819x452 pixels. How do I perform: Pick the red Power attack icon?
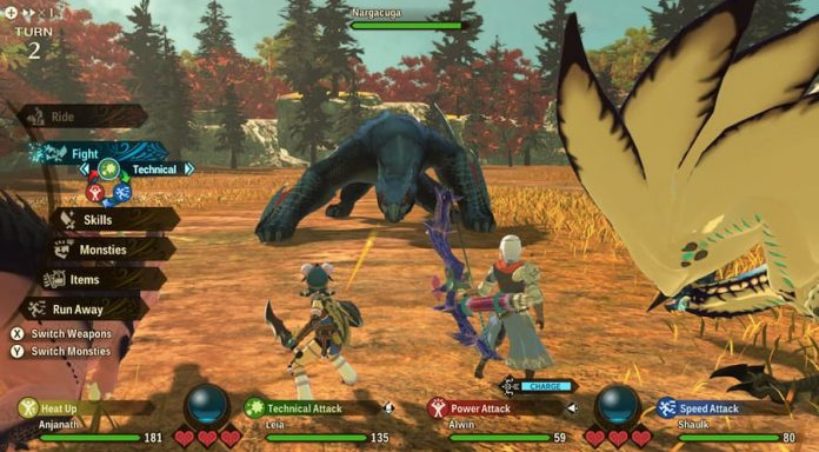(96, 192)
